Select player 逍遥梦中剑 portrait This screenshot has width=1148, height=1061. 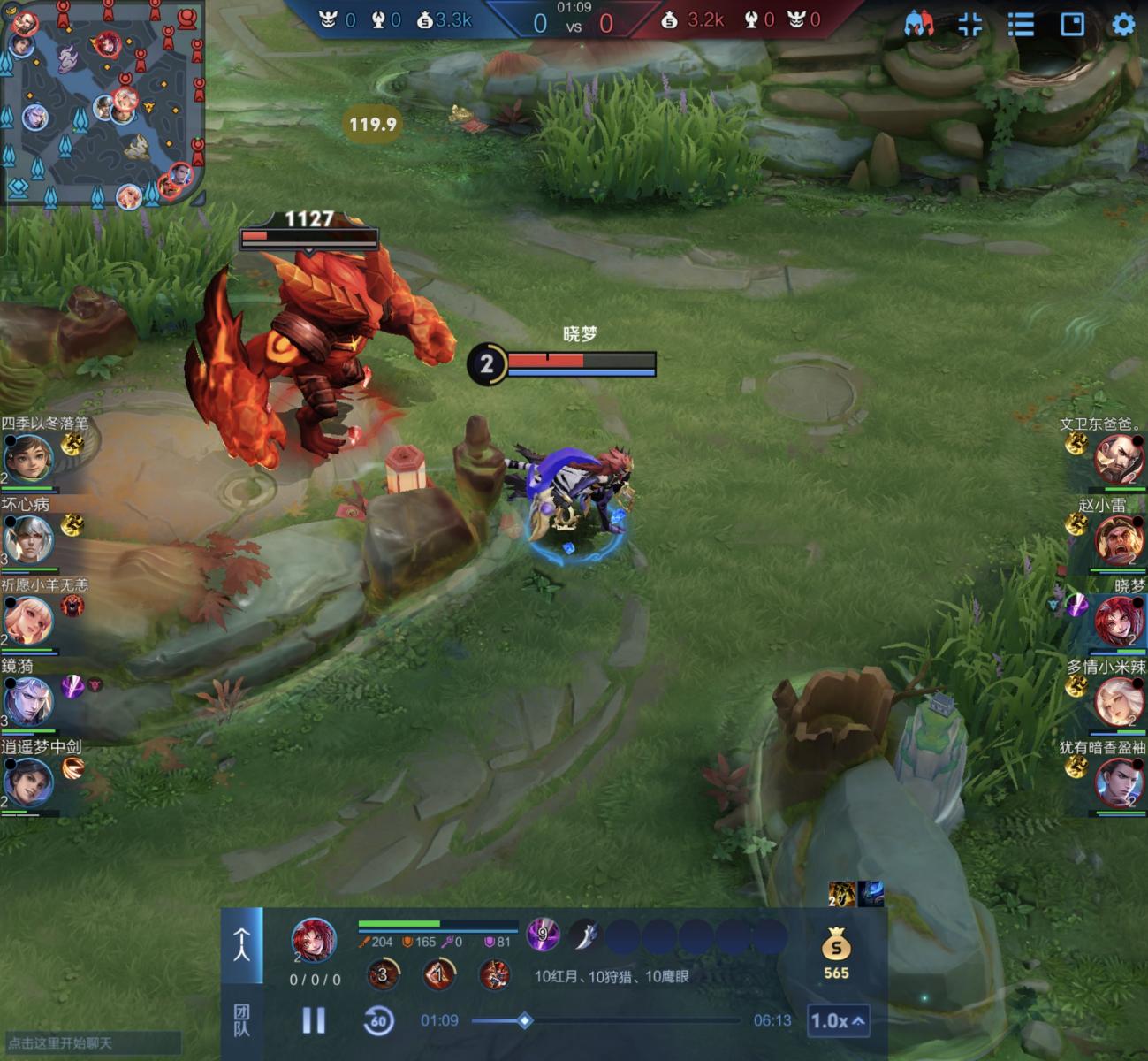tap(28, 782)
